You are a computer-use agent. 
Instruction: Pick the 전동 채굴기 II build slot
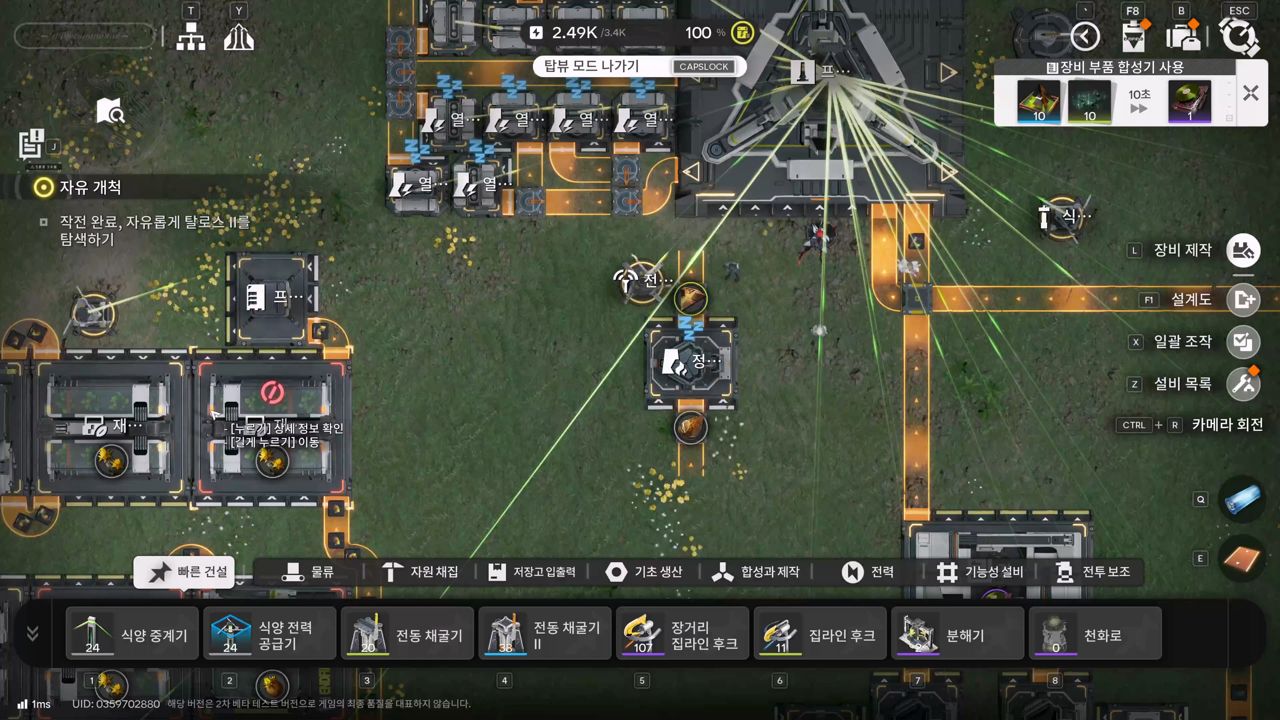tap(545, 634)
